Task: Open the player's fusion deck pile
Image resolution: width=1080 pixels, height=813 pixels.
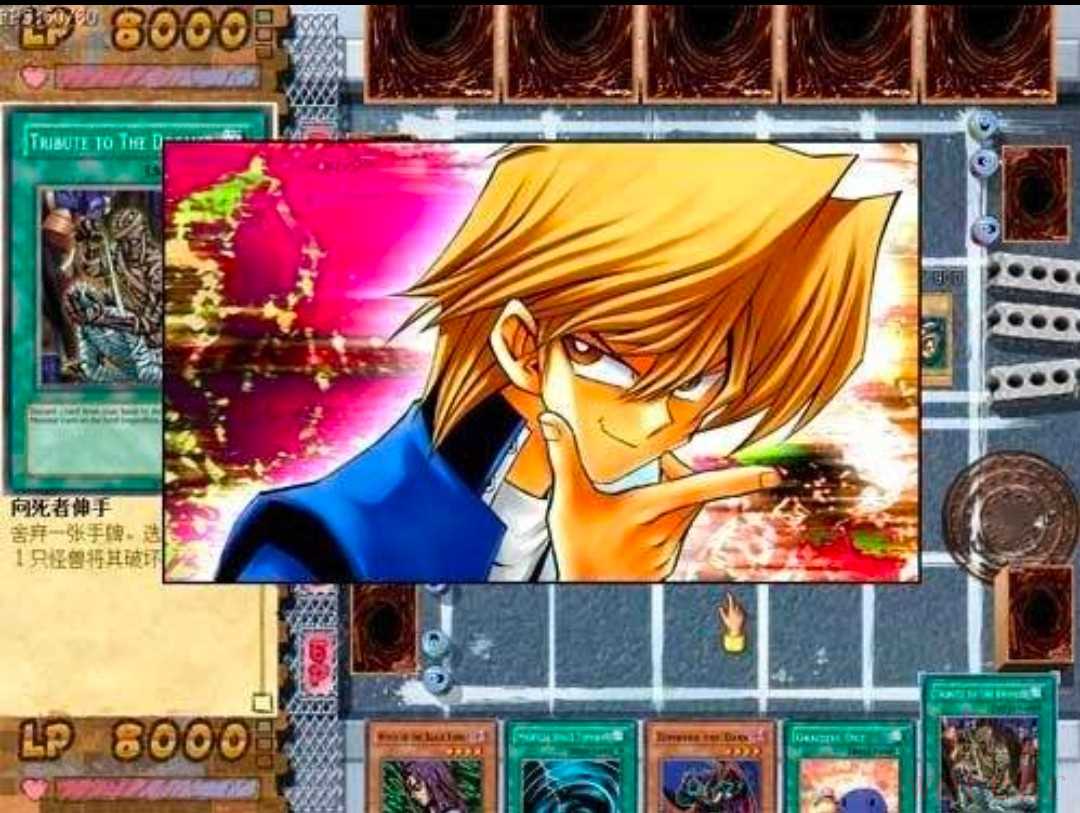Action: [x=383, y=627]
